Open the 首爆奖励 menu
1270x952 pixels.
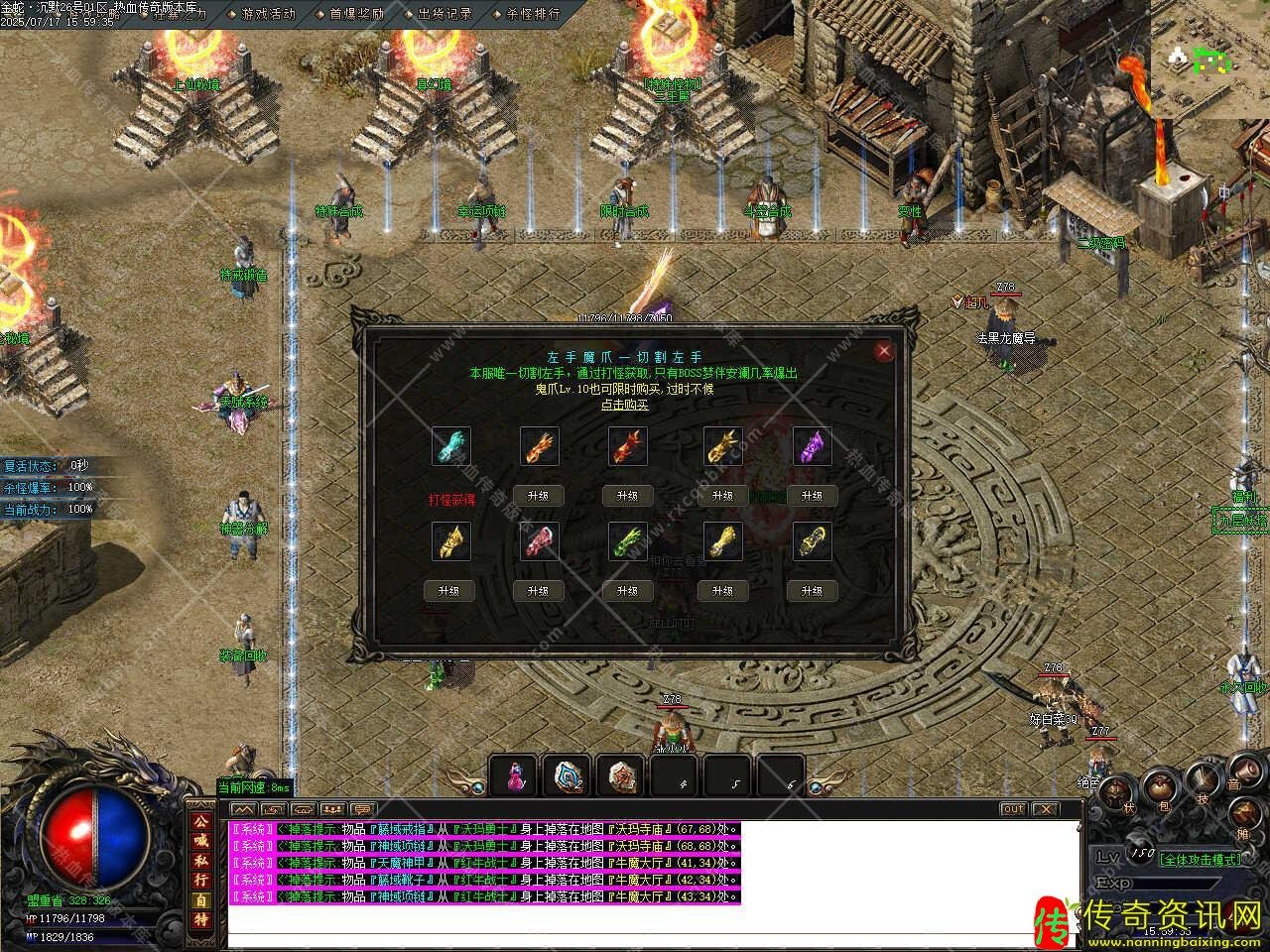(356, 14)
